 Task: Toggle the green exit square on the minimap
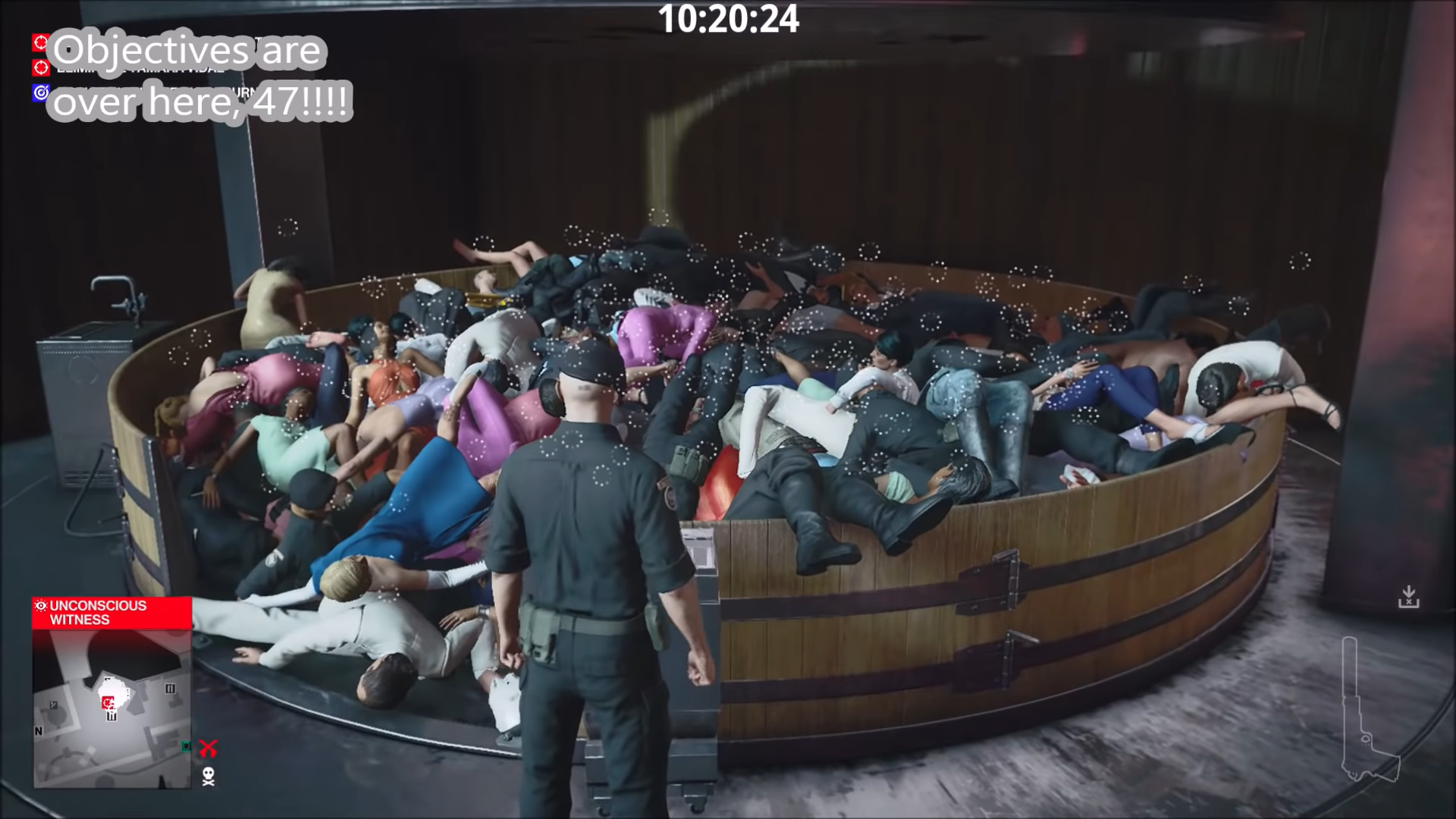186,746
